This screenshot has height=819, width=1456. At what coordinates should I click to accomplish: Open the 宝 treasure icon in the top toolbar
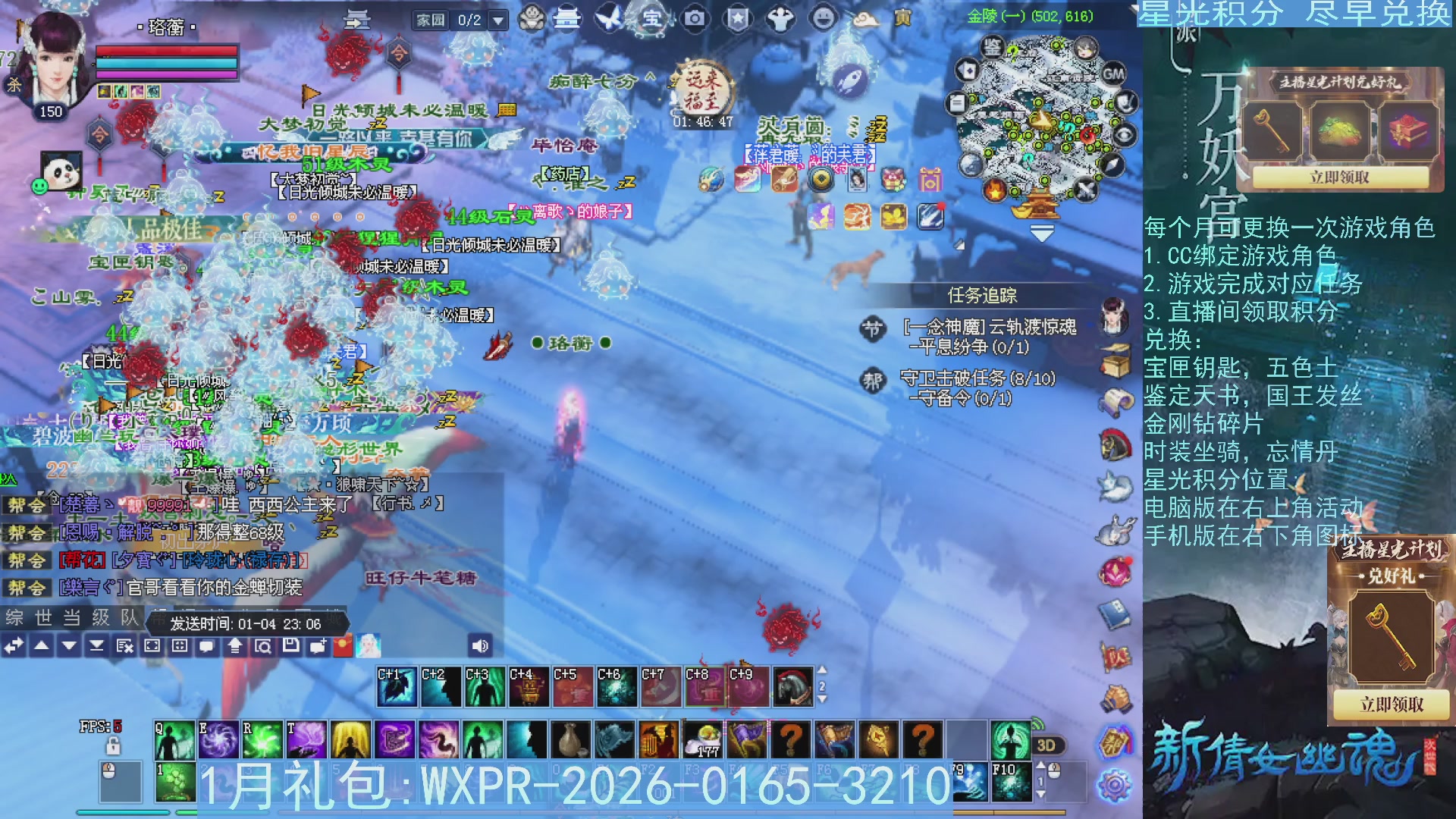[650, 20]
